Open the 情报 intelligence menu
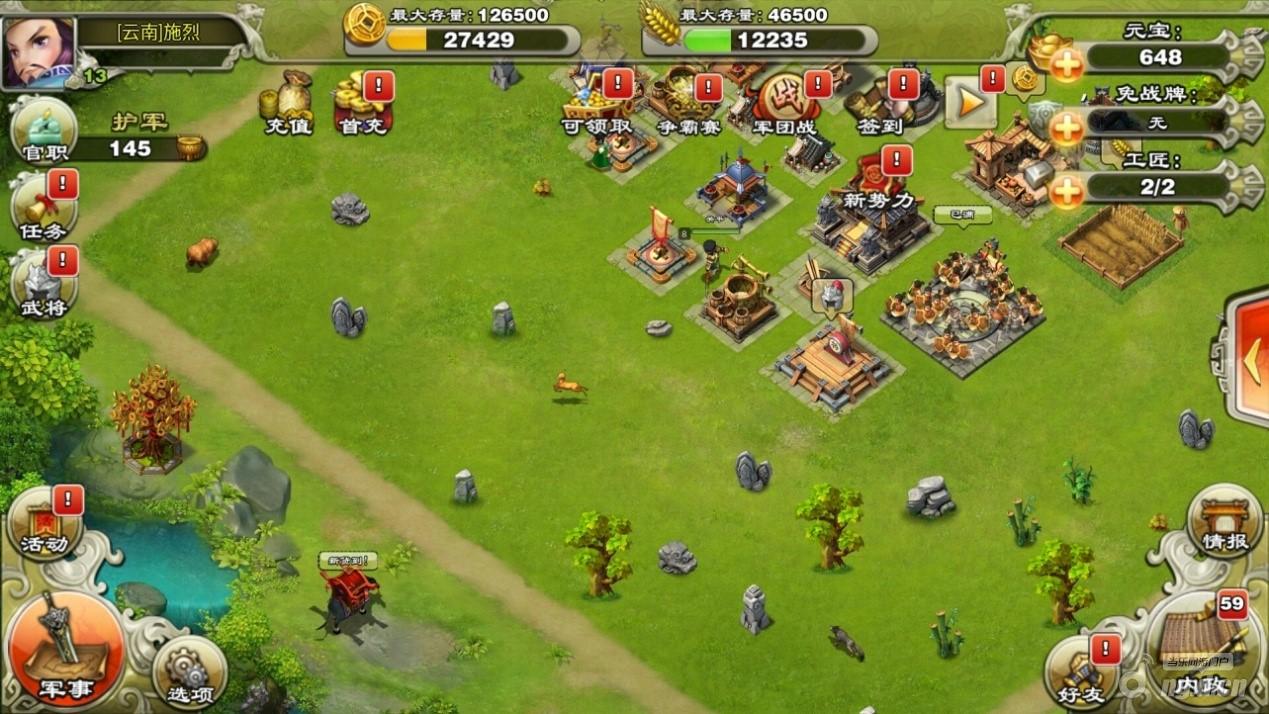 click(x=1225, y=520)
